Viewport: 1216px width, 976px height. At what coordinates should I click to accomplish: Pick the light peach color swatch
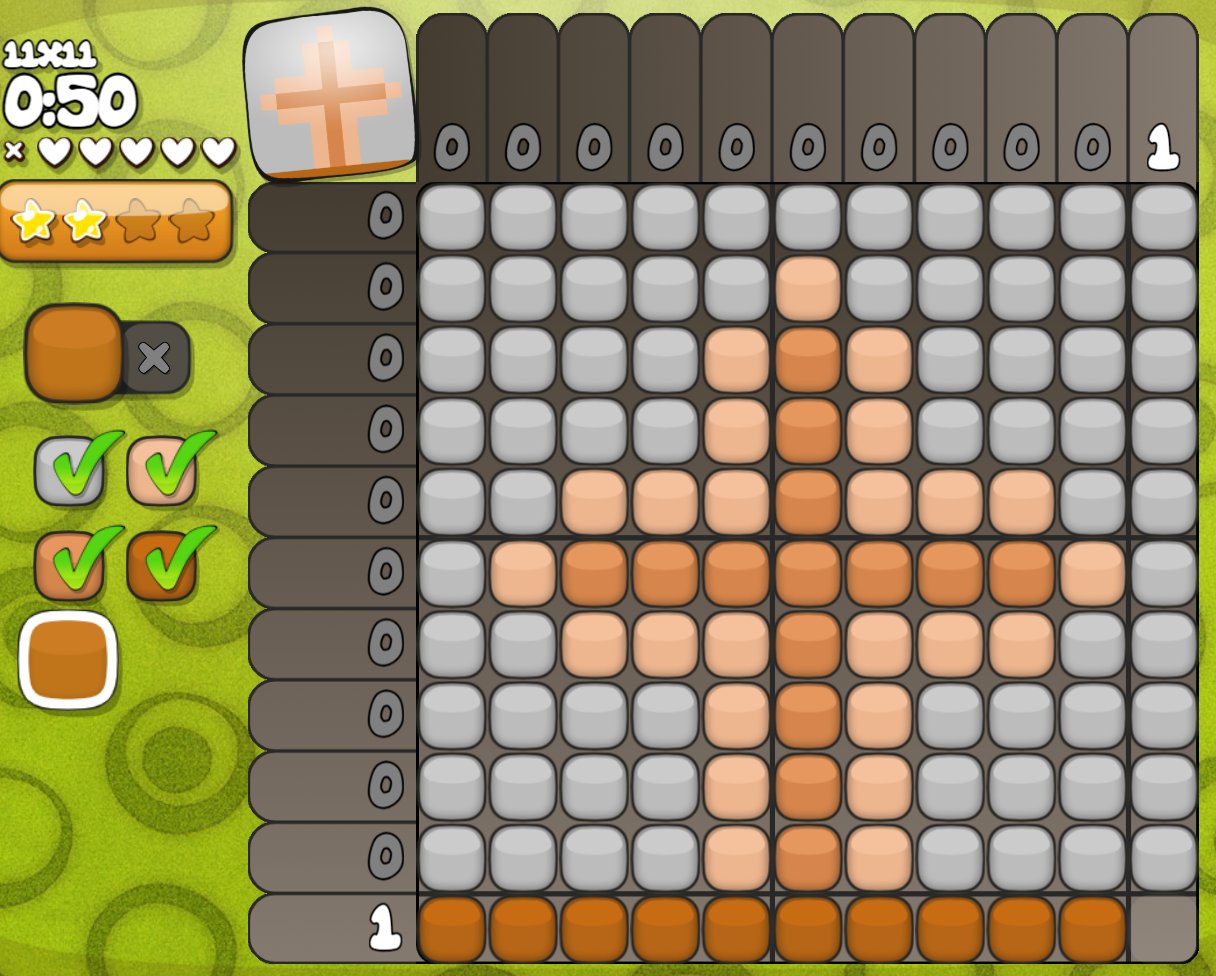pyautogui.click(x=161, y=470)
